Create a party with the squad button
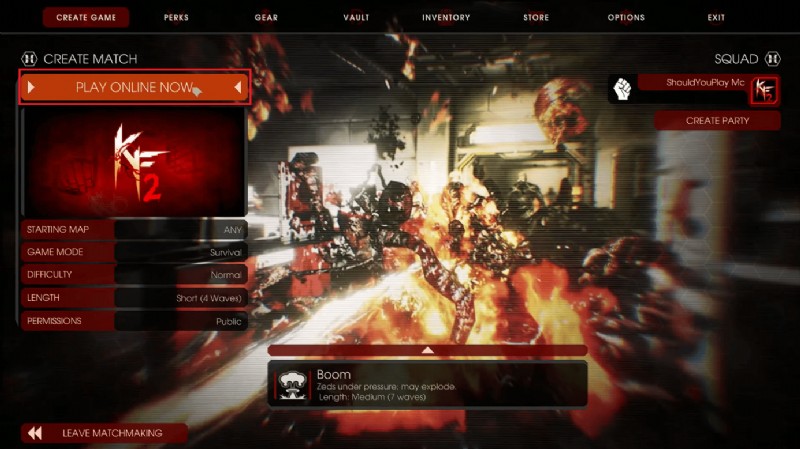Image resolution: width=800 pixels, height=449 pixels. (717, 121)
